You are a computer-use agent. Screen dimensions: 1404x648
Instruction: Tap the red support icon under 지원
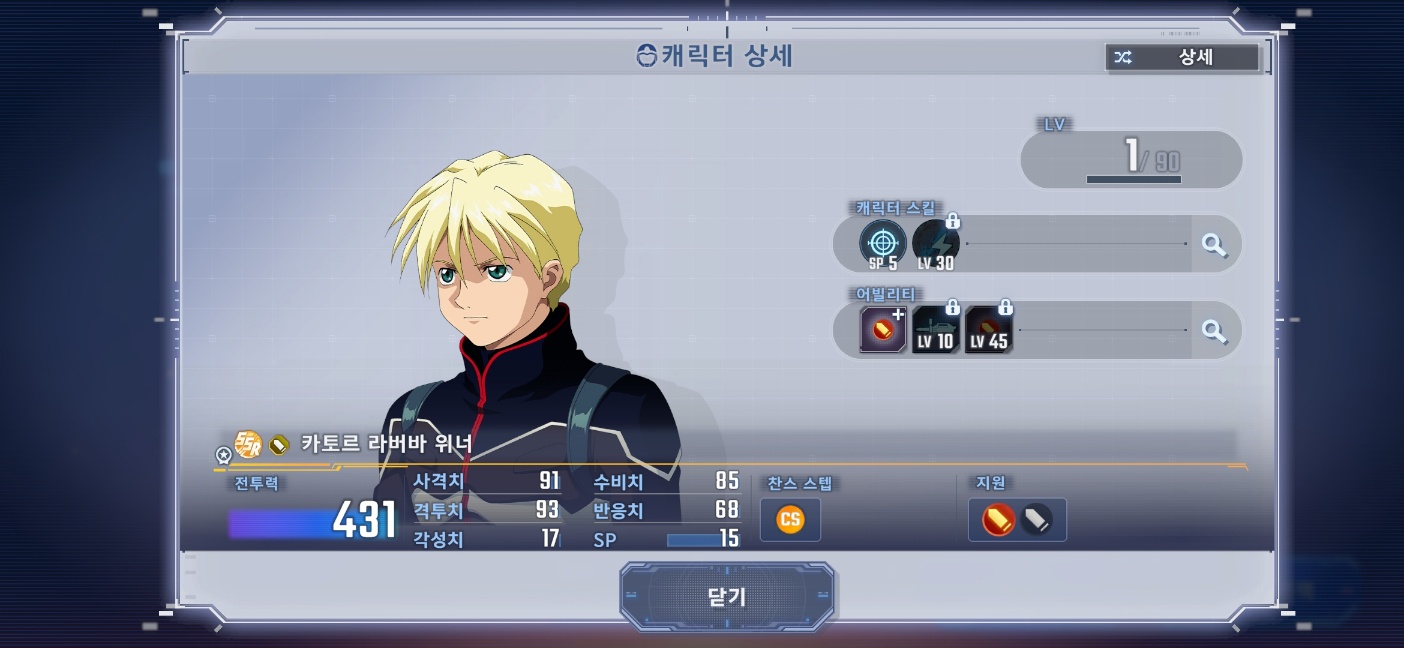pos(998,520)
